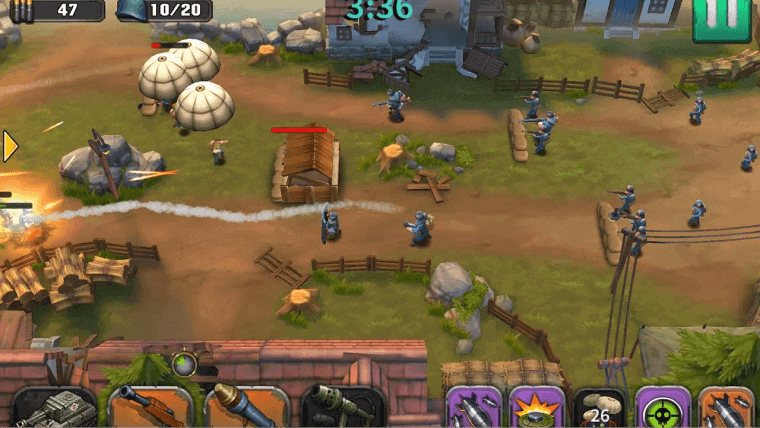
Task: Choose the rifle weapon slot
Action: [150, 408]
